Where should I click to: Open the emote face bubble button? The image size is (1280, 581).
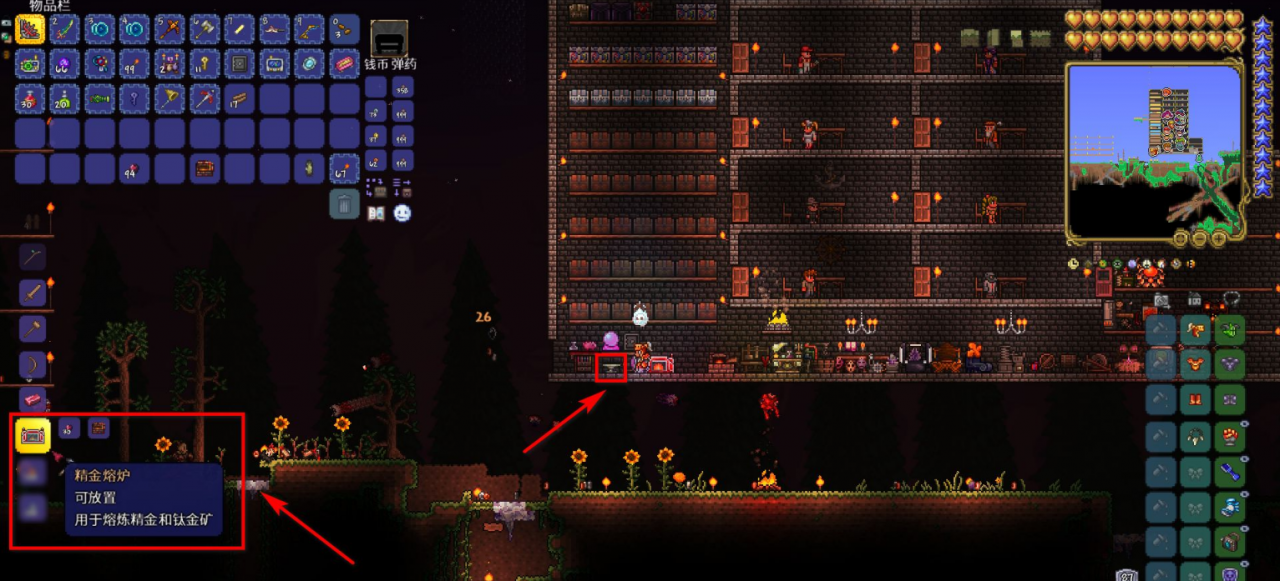[402, 213]
